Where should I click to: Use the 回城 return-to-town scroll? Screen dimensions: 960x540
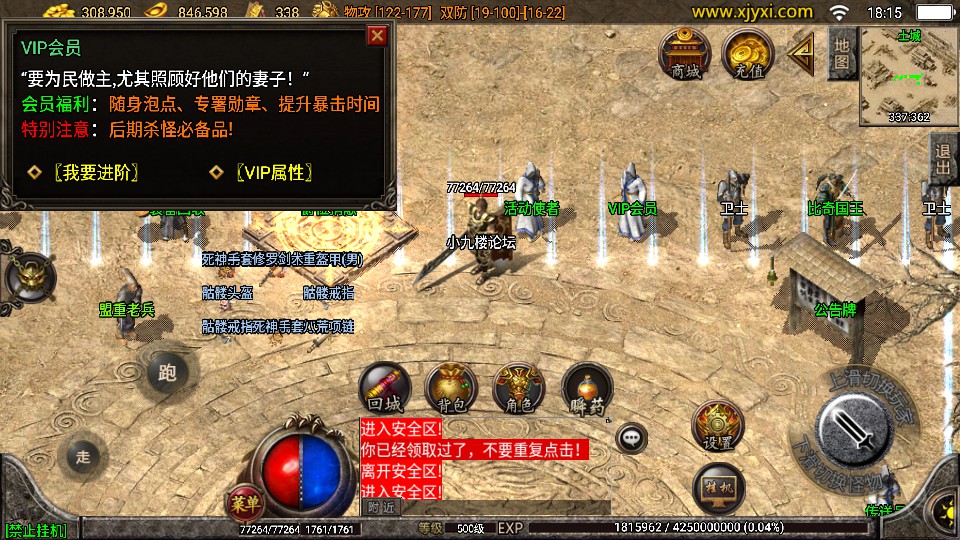pyautogui.click(x=386, y=389)
